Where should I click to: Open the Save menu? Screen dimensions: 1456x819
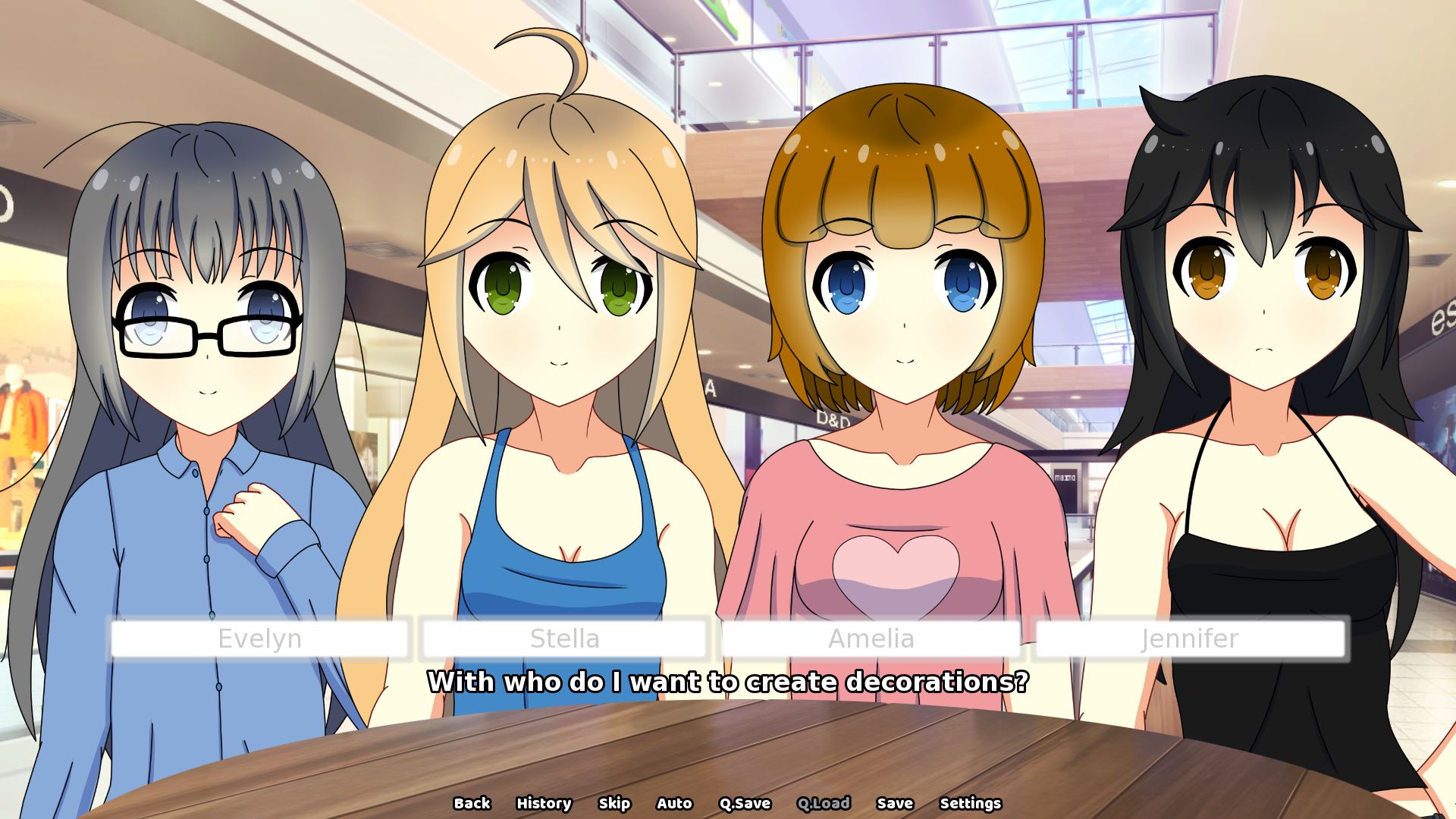(894, 803)
